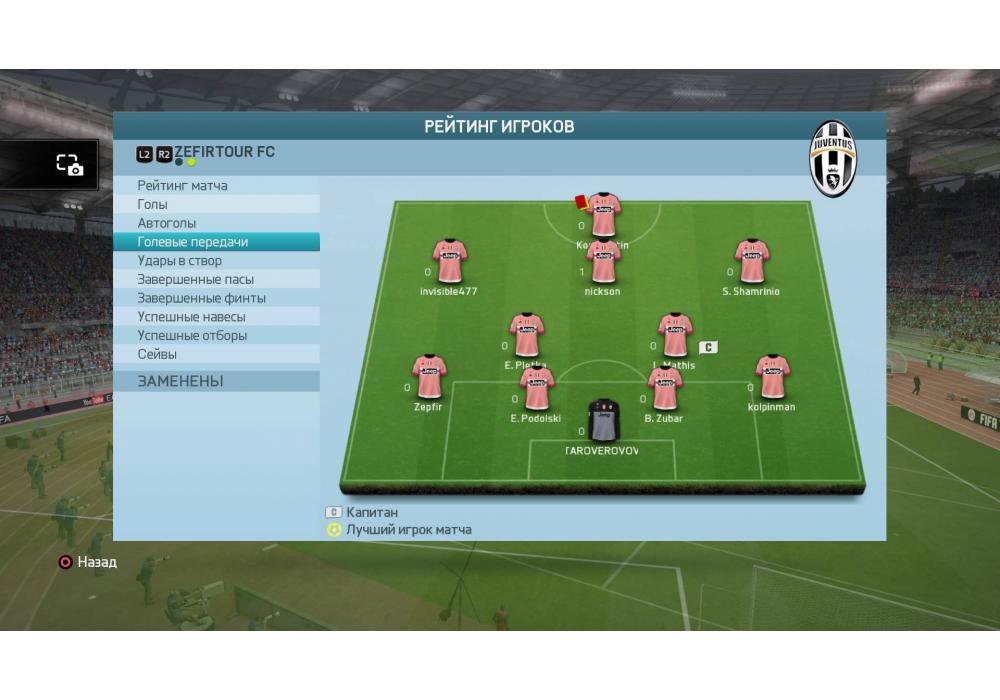Image resolution: width=1000 pixels, height=700 pixels.
Task: Choose S. Shamrinio's shirt on the pitch
Action: click(x=751, y=261)
